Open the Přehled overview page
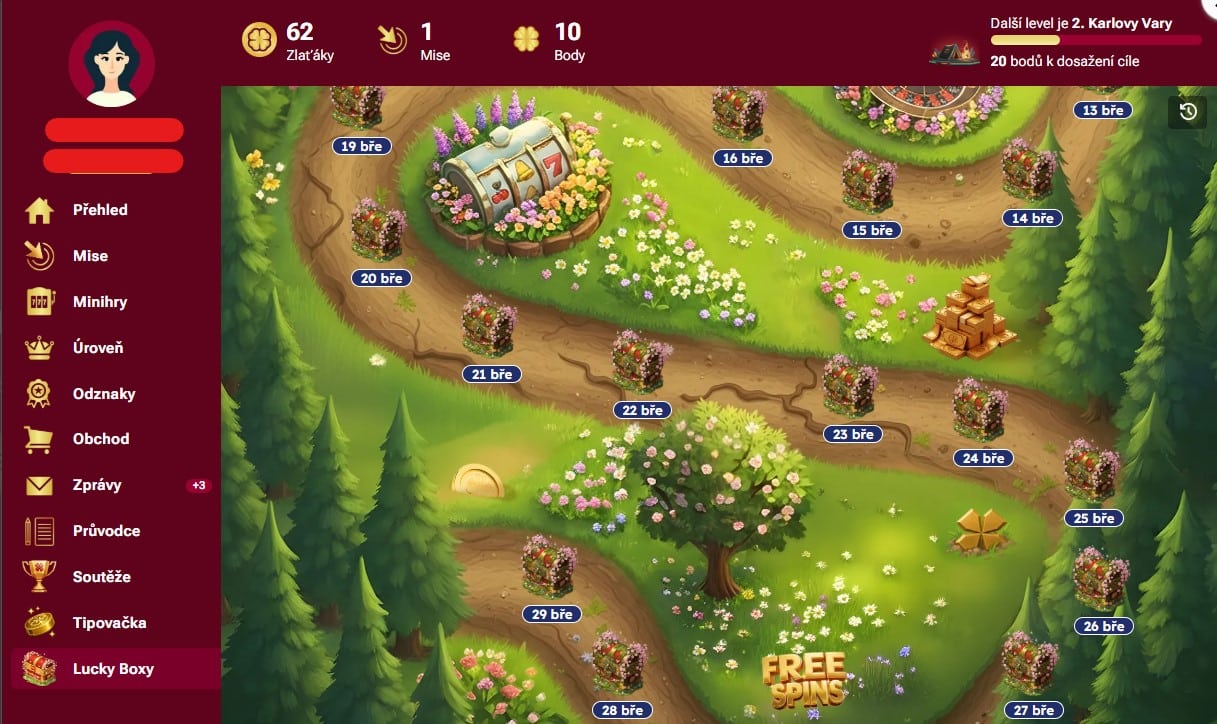Viewport: 1217px width, 724px height. click(100, 210)
